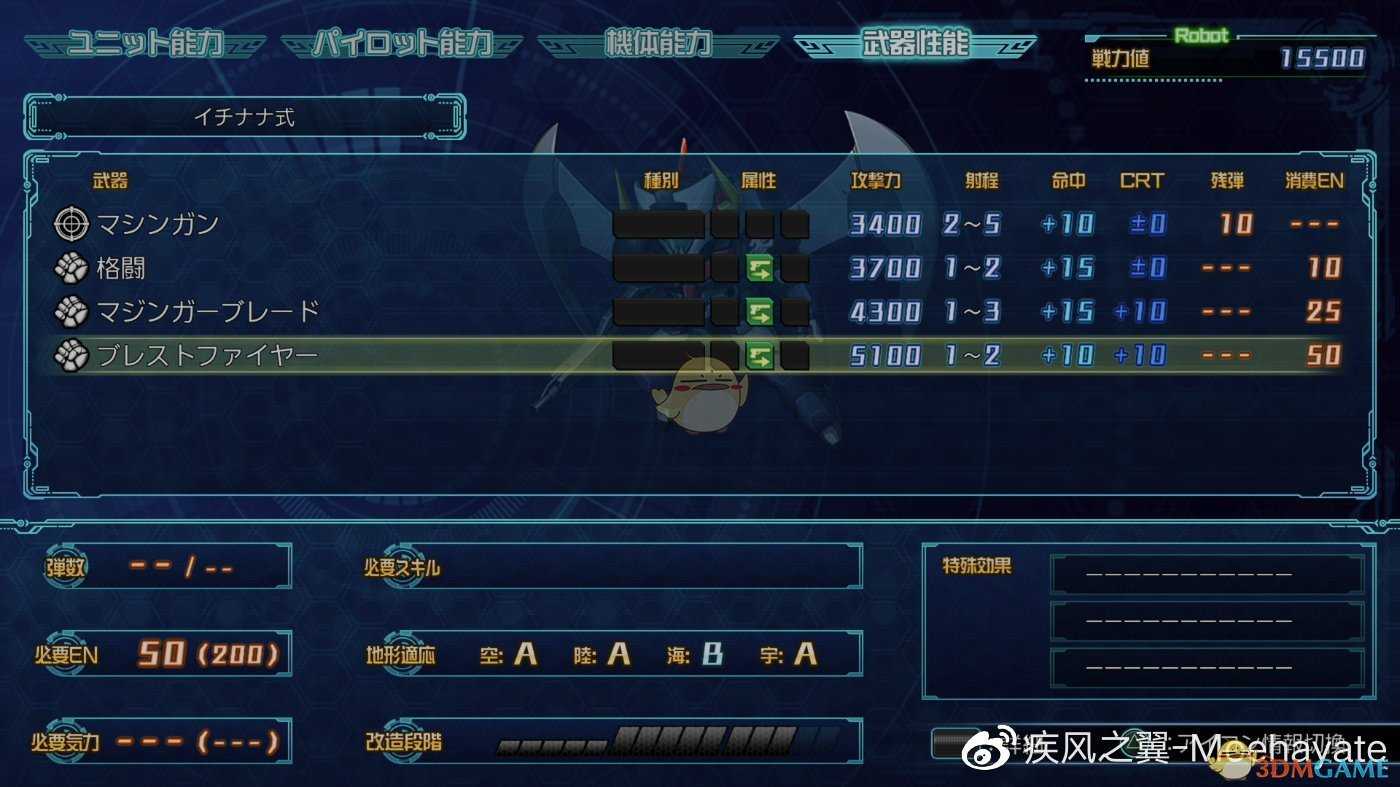Click the fist icon next to 格闘
The image size is (1400, 787).
coord(70,268)
